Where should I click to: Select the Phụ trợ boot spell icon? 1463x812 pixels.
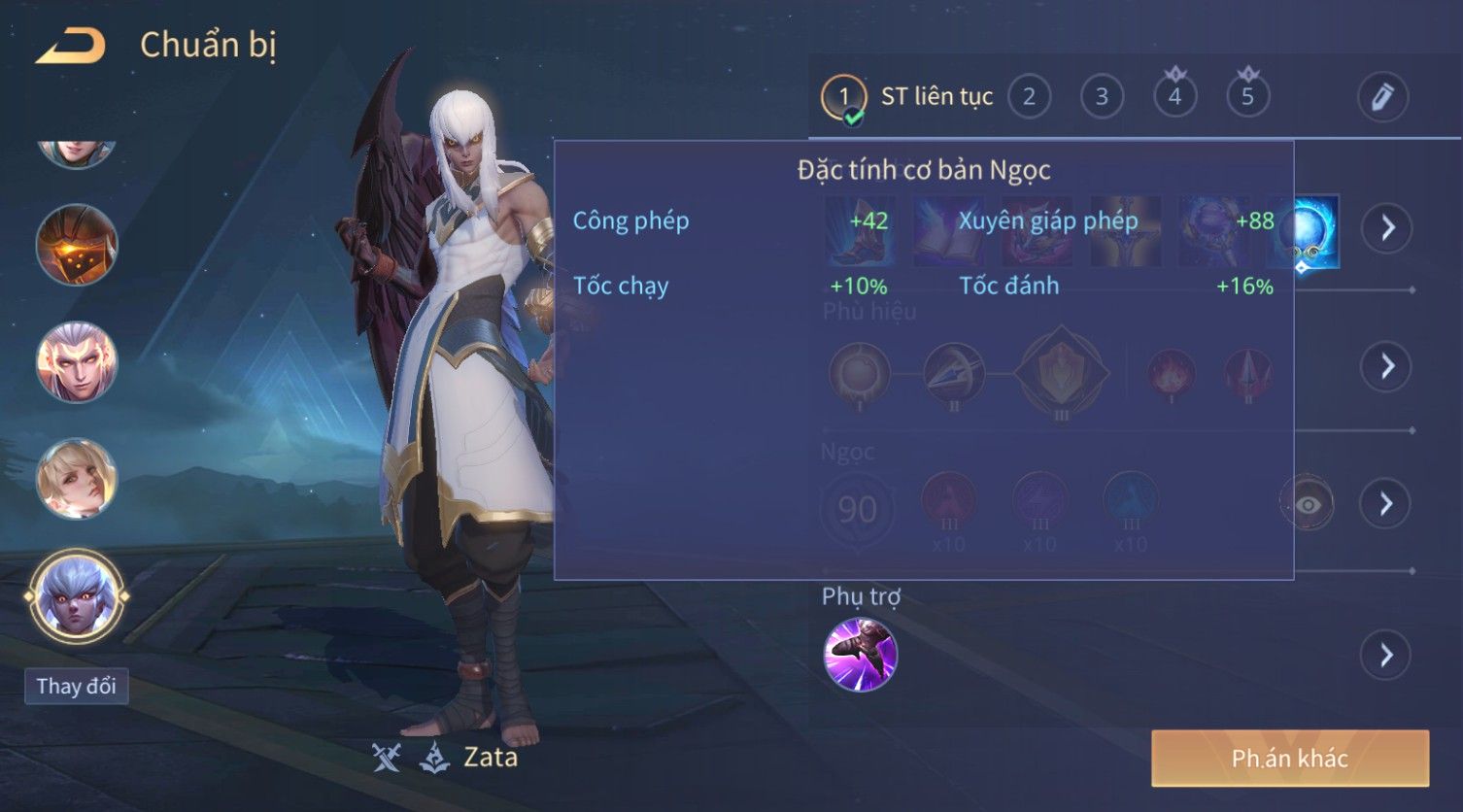point(860,655)
